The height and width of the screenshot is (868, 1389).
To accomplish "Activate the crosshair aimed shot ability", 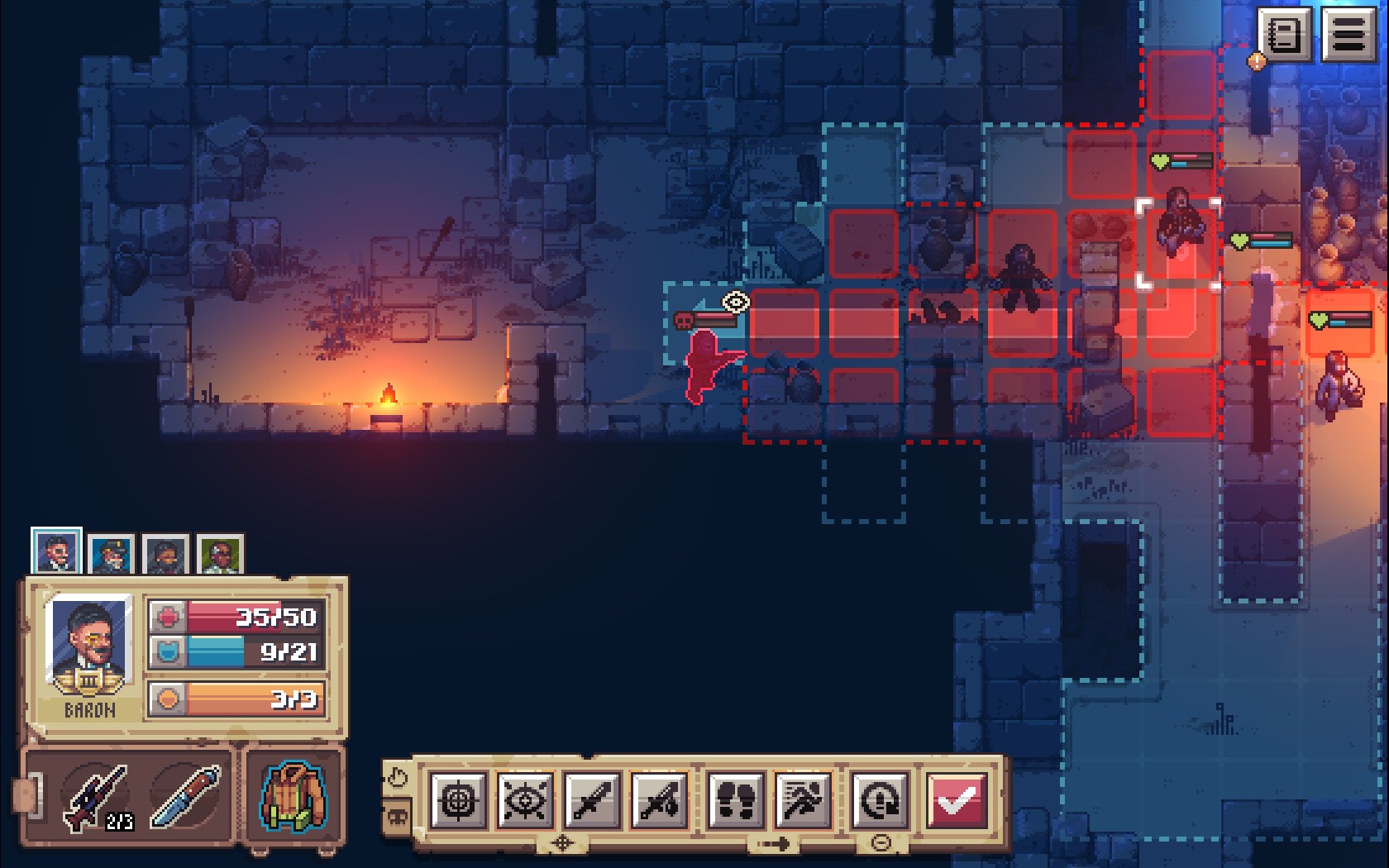I will (x=457, y=800).
